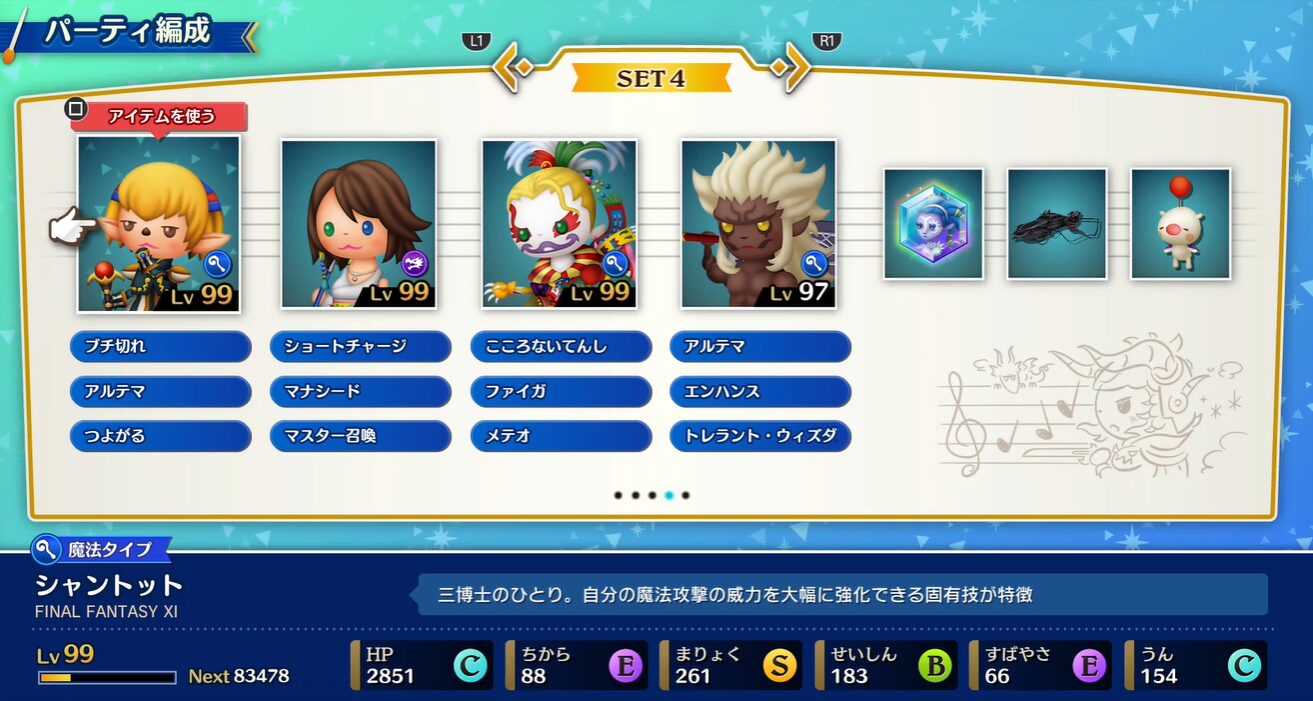Open the Shiva summon stone slot
This screenshot has height=701, width=1313.
[x=933, y=223]
